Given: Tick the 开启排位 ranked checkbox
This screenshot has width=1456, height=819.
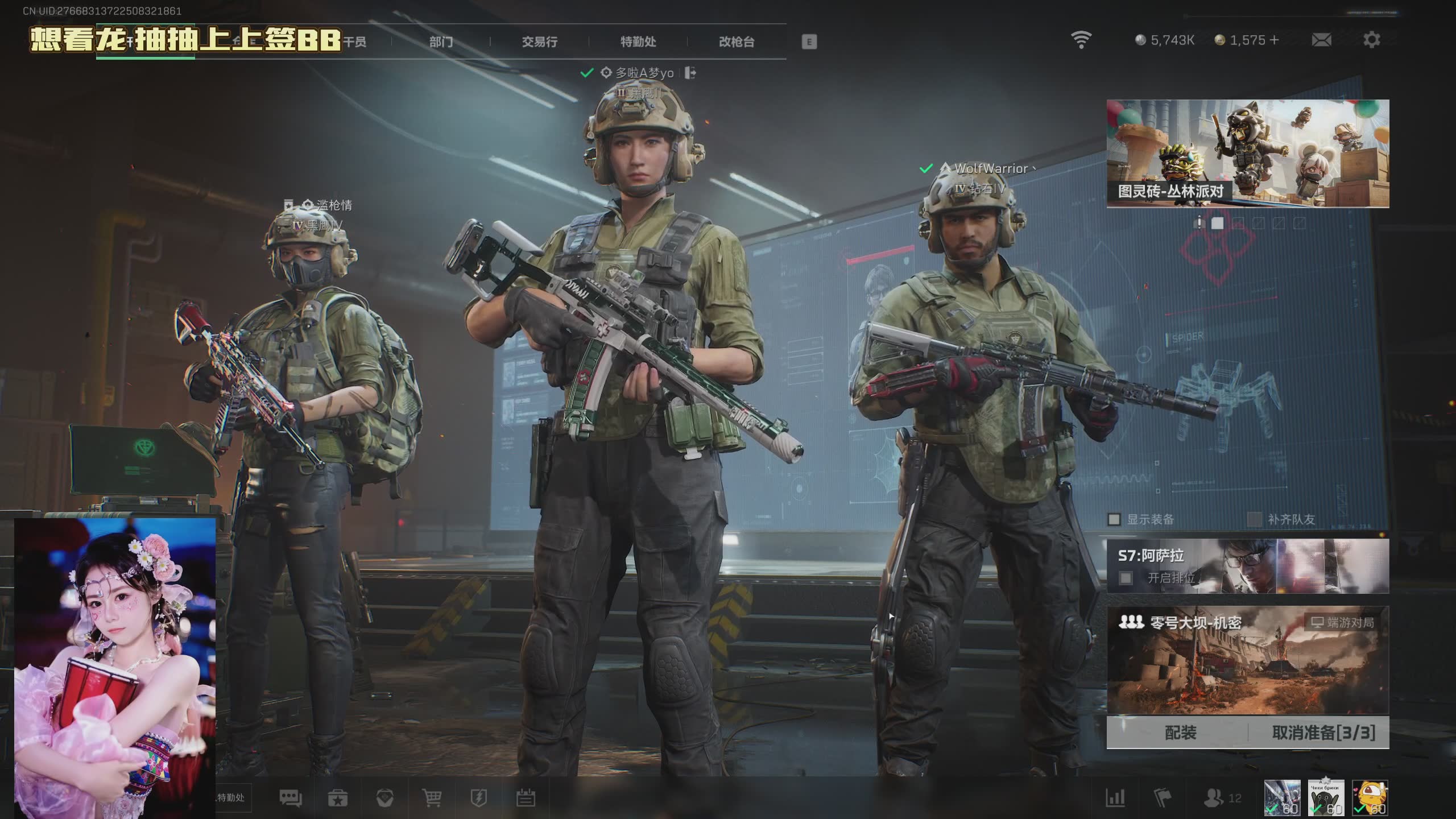Looking at the screenshot, I should click(x=1126, y=578).
